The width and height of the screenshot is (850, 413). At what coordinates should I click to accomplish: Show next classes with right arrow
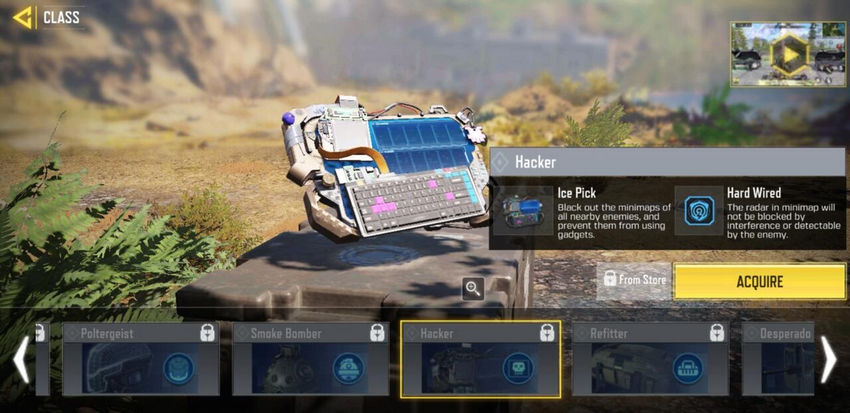[x=829, y=360]
